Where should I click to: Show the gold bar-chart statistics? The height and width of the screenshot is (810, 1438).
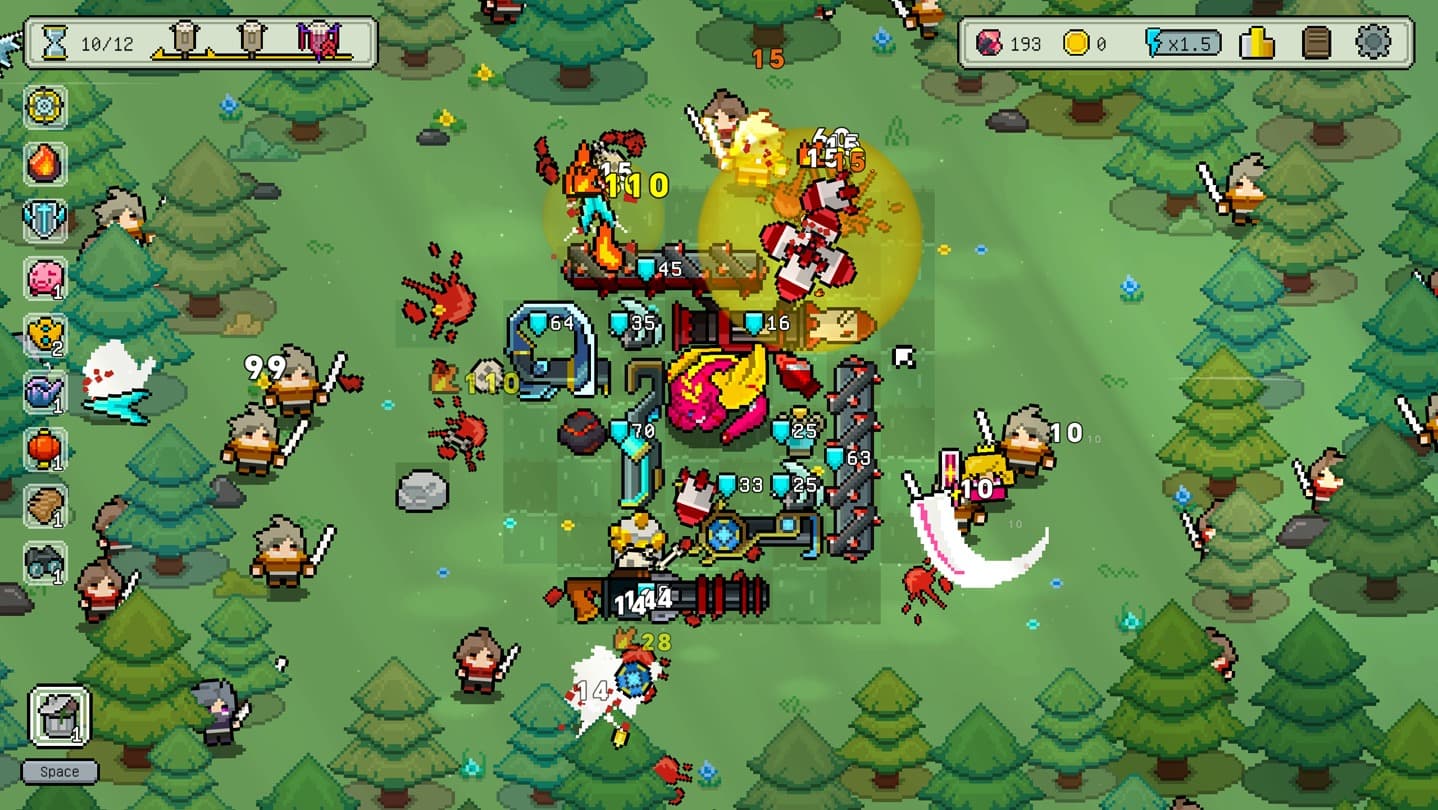tap(1256, 43)
